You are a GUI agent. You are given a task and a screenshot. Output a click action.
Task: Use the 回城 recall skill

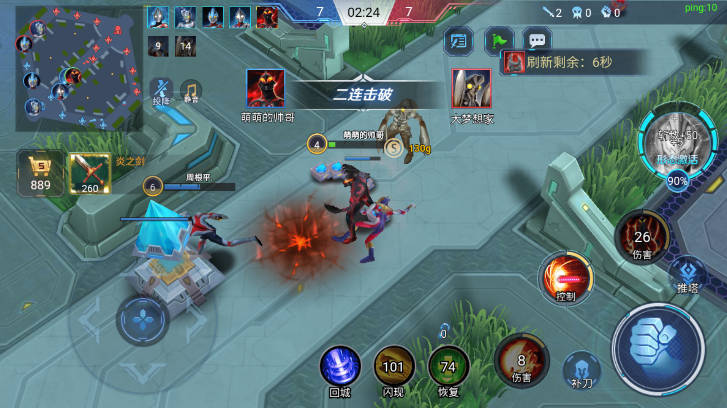[340, 367]
